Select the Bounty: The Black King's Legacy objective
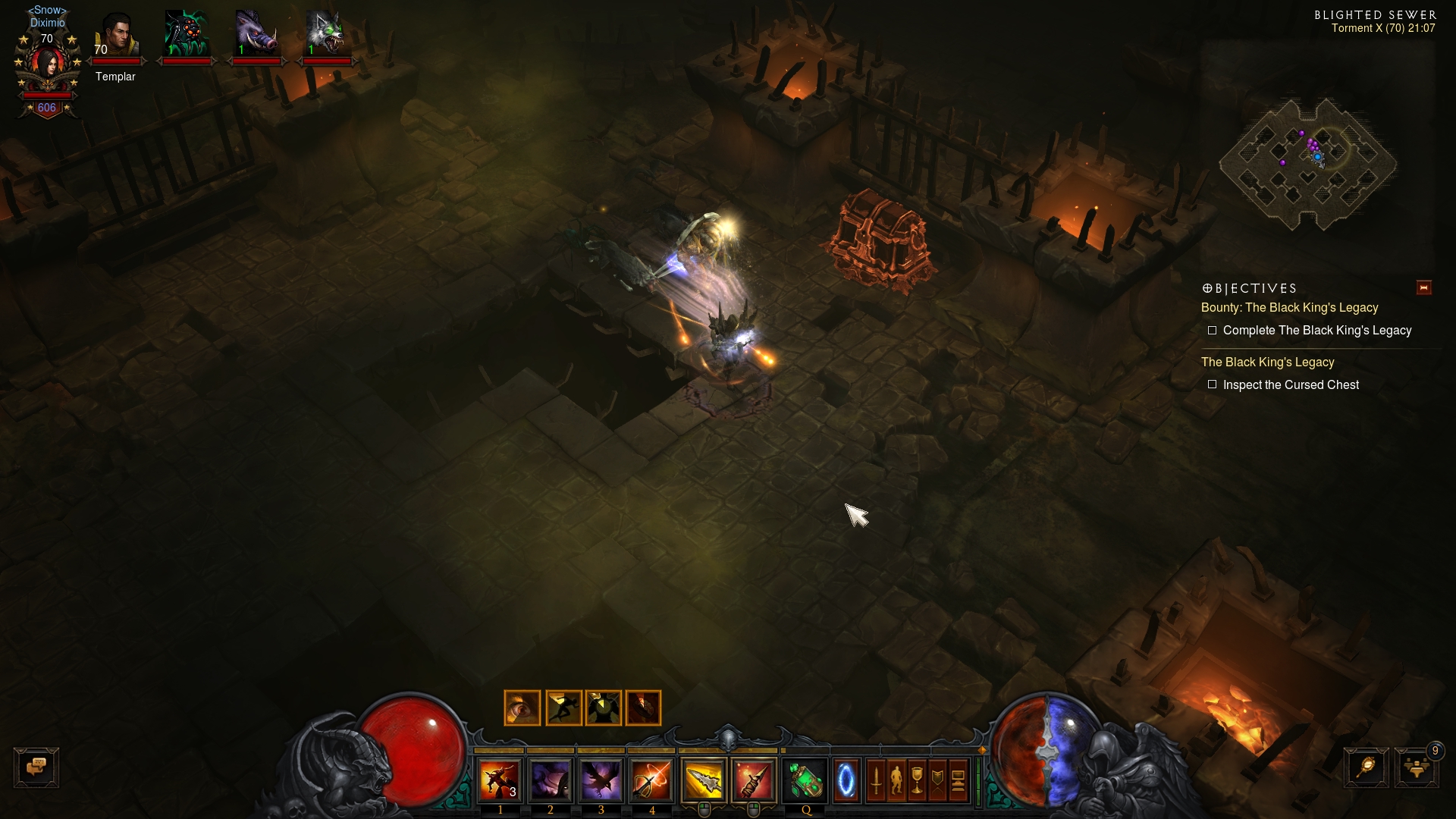 click(1289, 308)
